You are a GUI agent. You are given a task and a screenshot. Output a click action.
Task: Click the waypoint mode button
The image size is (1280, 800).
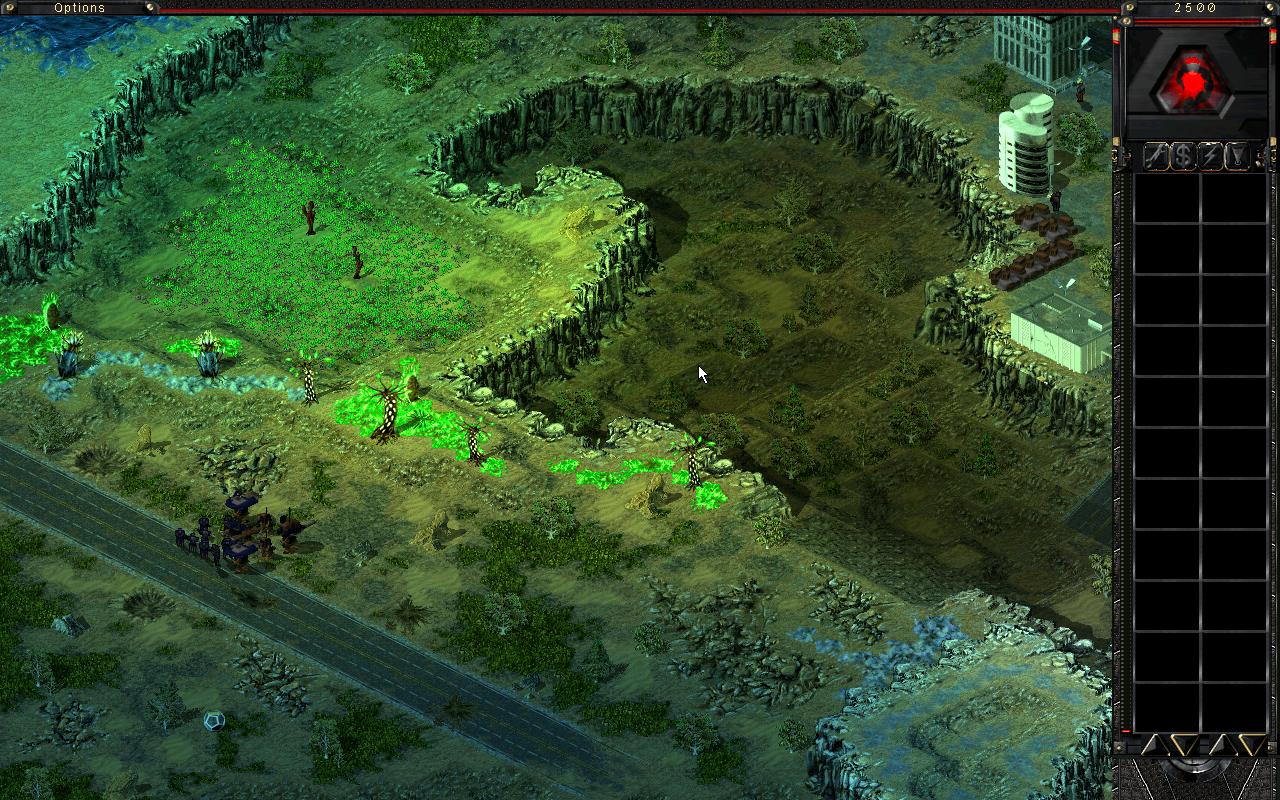pos(1238,156)
